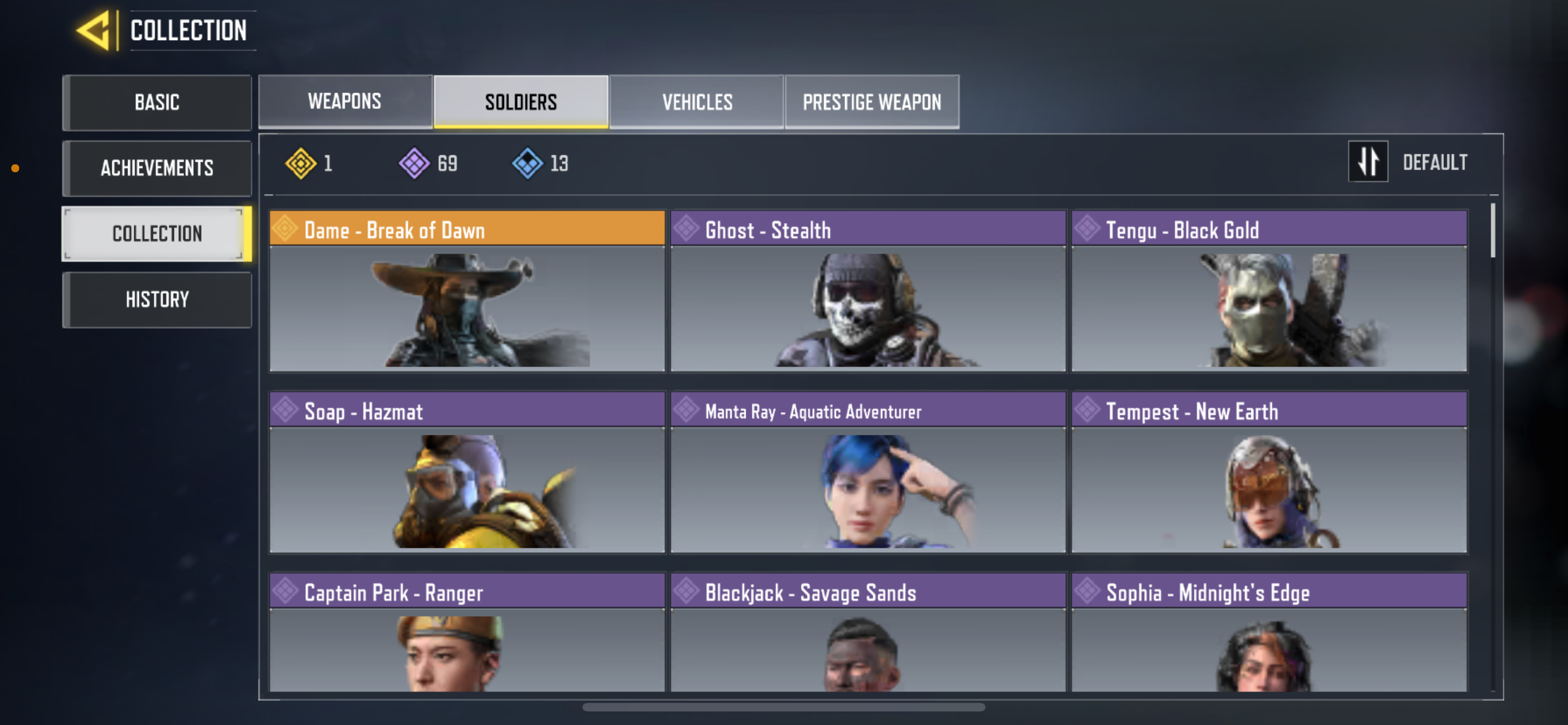The image size is (1568, 725).
Task: Click the diamond icon on Ghost - Stealth banner
Action: [x=687, y=229]
